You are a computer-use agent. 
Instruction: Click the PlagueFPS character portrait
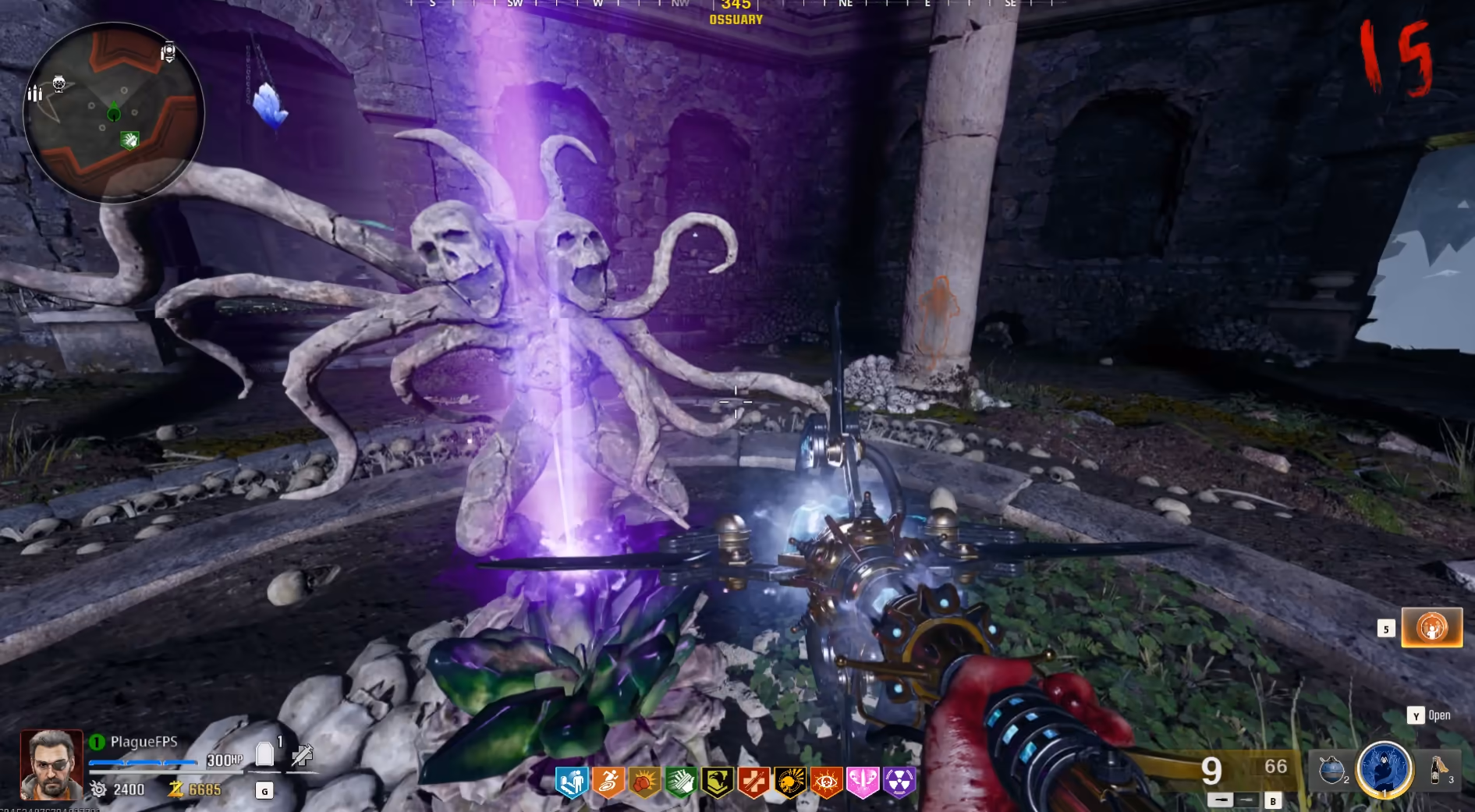51,764
